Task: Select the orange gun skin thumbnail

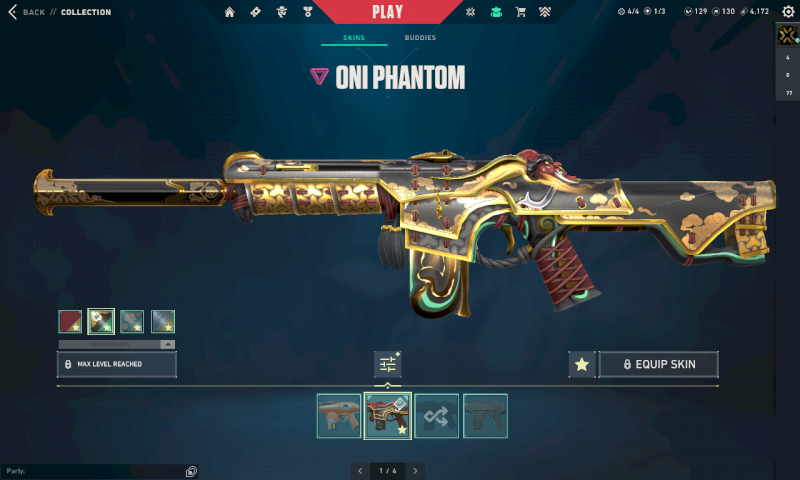Action: point(339,415)
